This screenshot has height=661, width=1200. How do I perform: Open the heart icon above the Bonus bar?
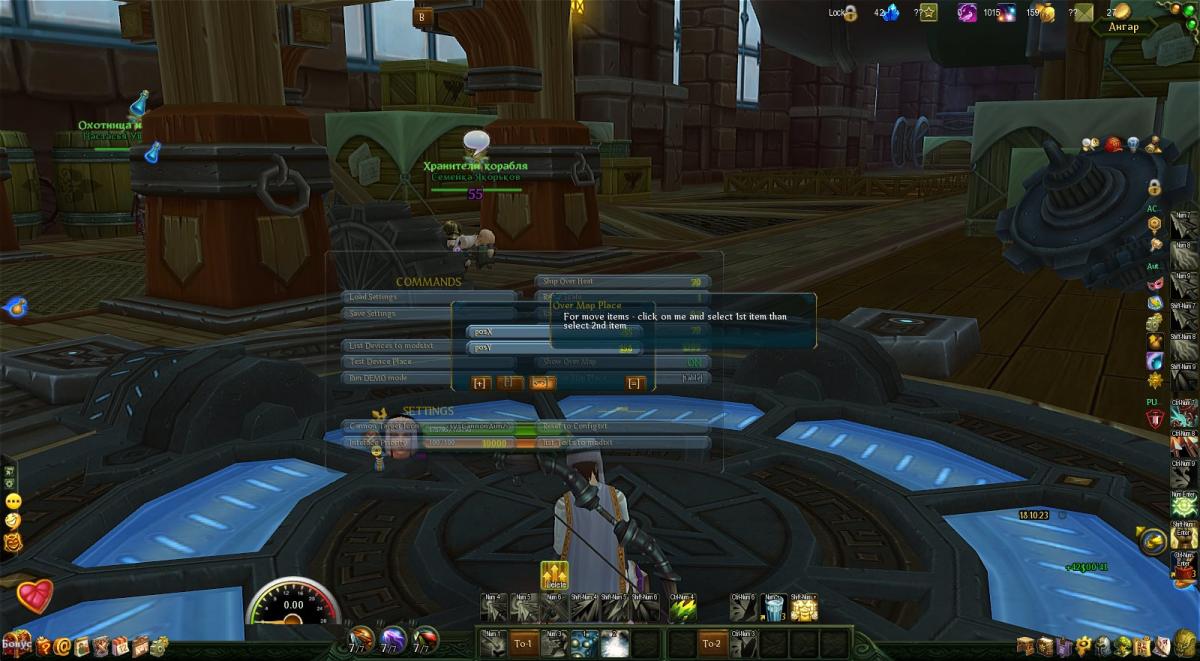33,597
